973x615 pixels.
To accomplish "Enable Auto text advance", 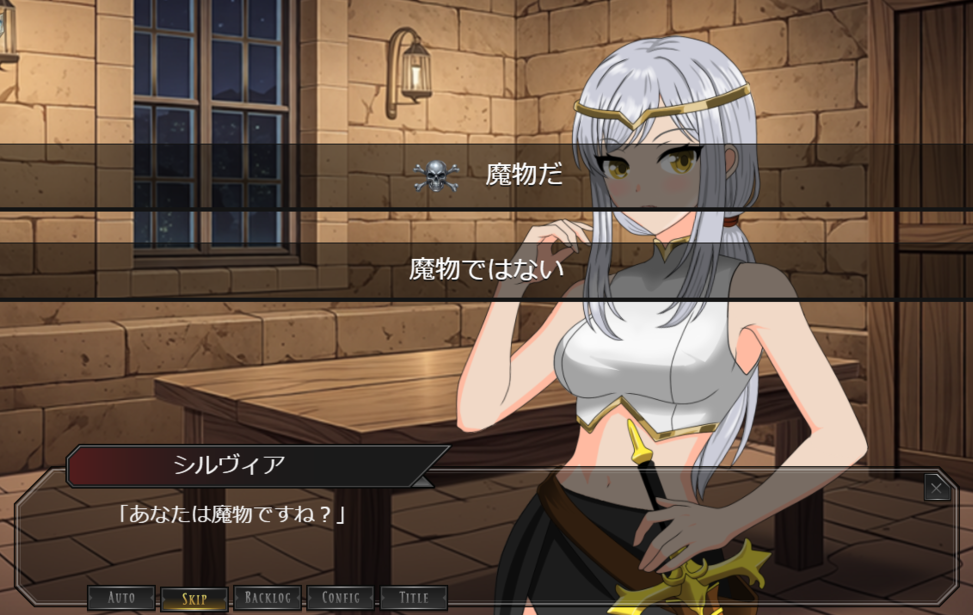I will coord(121,598).
